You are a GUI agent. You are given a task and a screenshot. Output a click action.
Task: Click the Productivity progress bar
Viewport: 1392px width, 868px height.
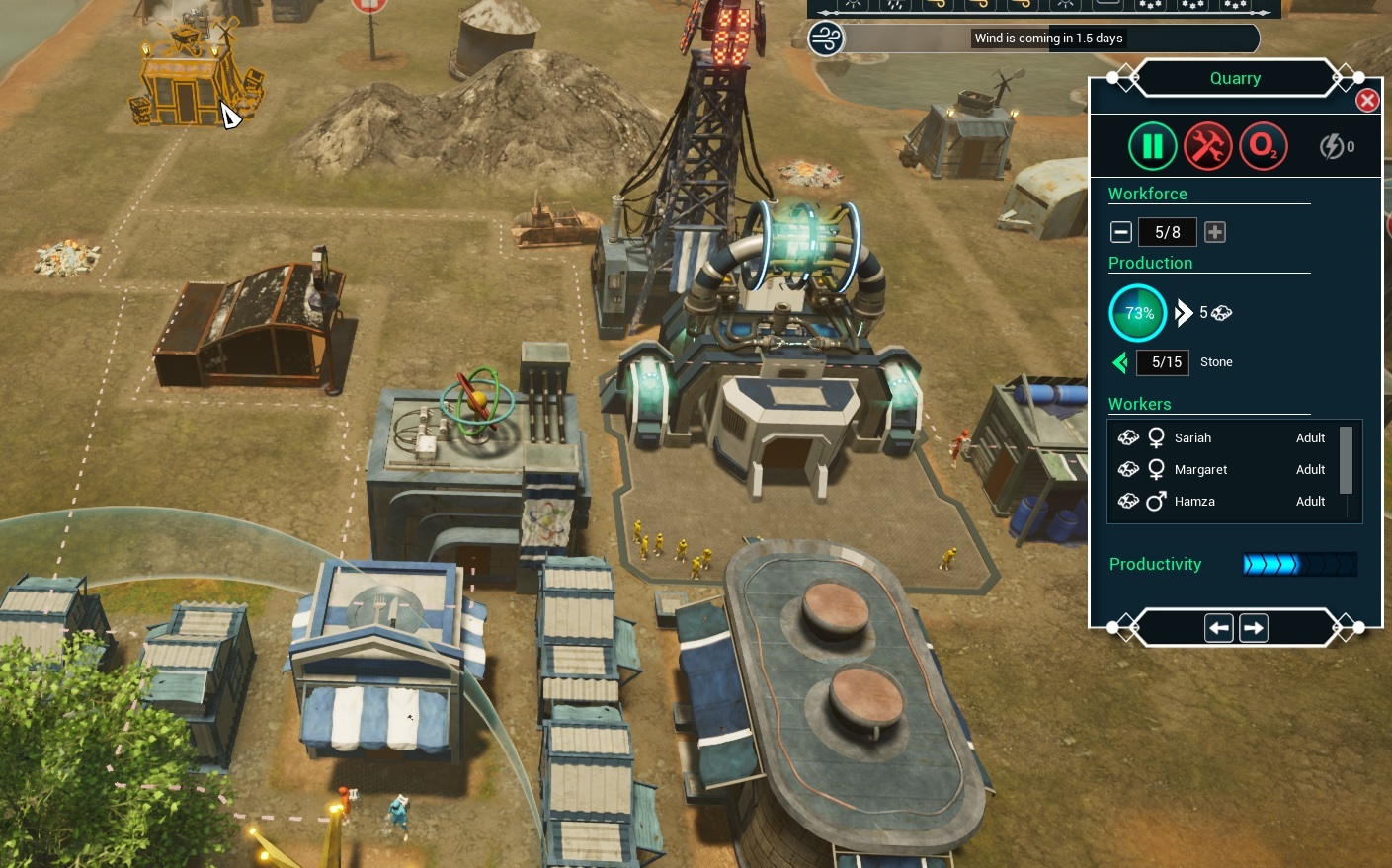tap(1300, 564)
